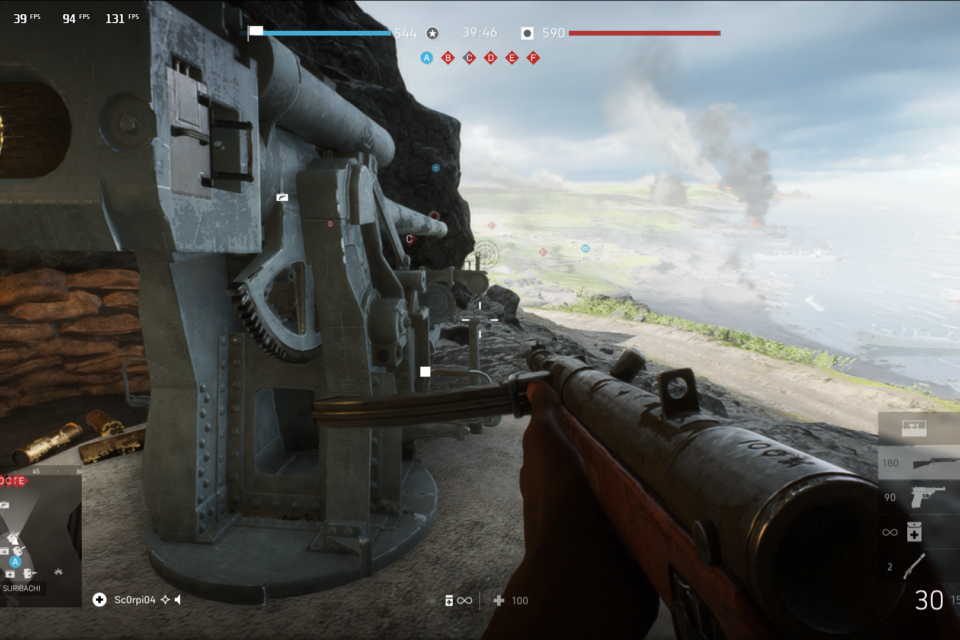
Task: Select the red objective B flag icon
Action: point(448,58)
